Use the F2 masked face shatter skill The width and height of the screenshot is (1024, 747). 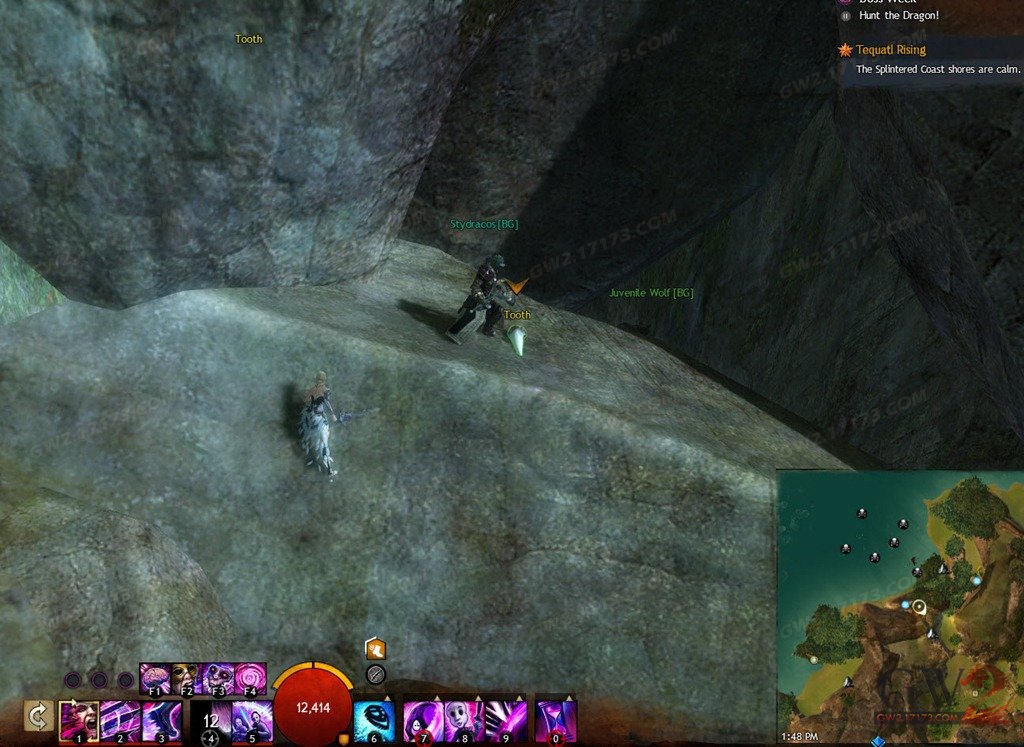point(186,678)
